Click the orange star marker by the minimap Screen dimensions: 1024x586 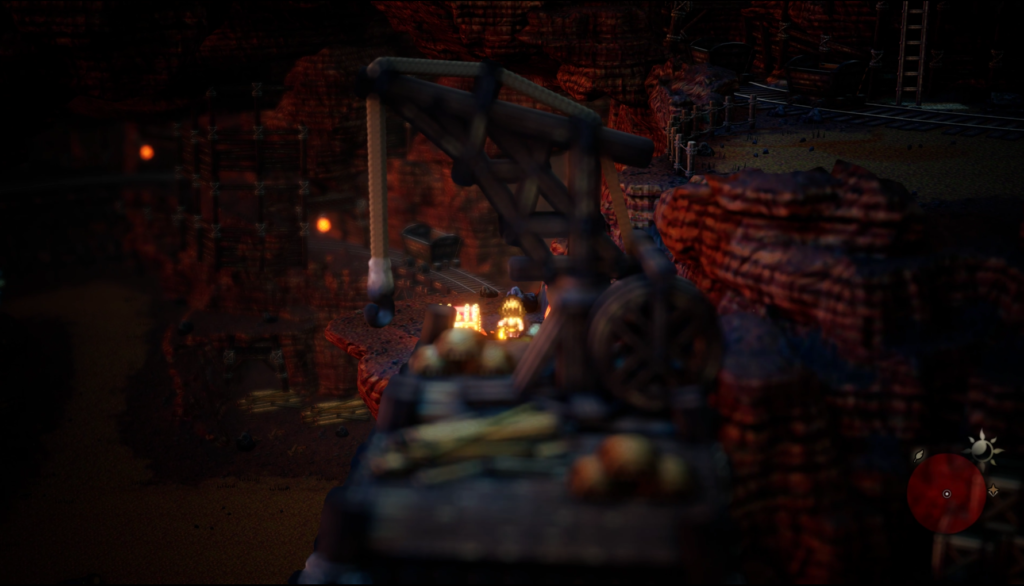point(993,491)
